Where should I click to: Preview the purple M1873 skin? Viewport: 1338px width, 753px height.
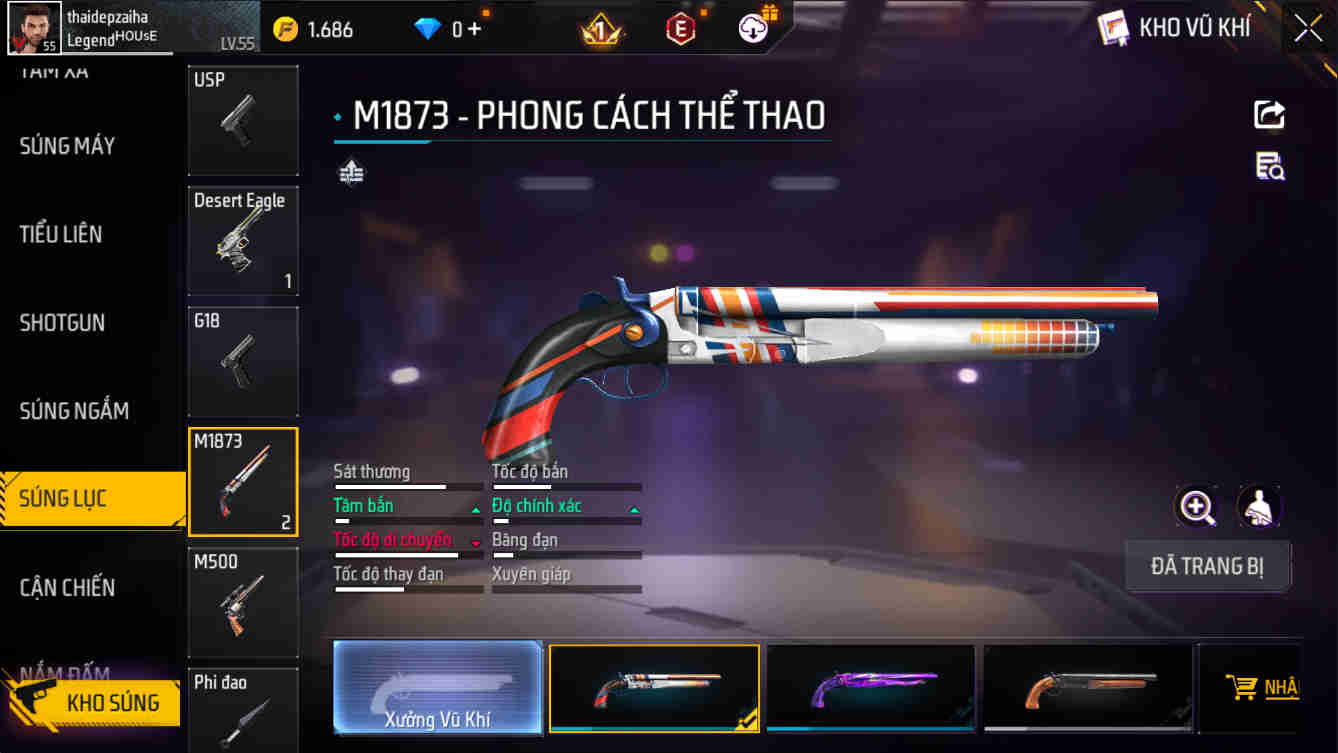870,688
